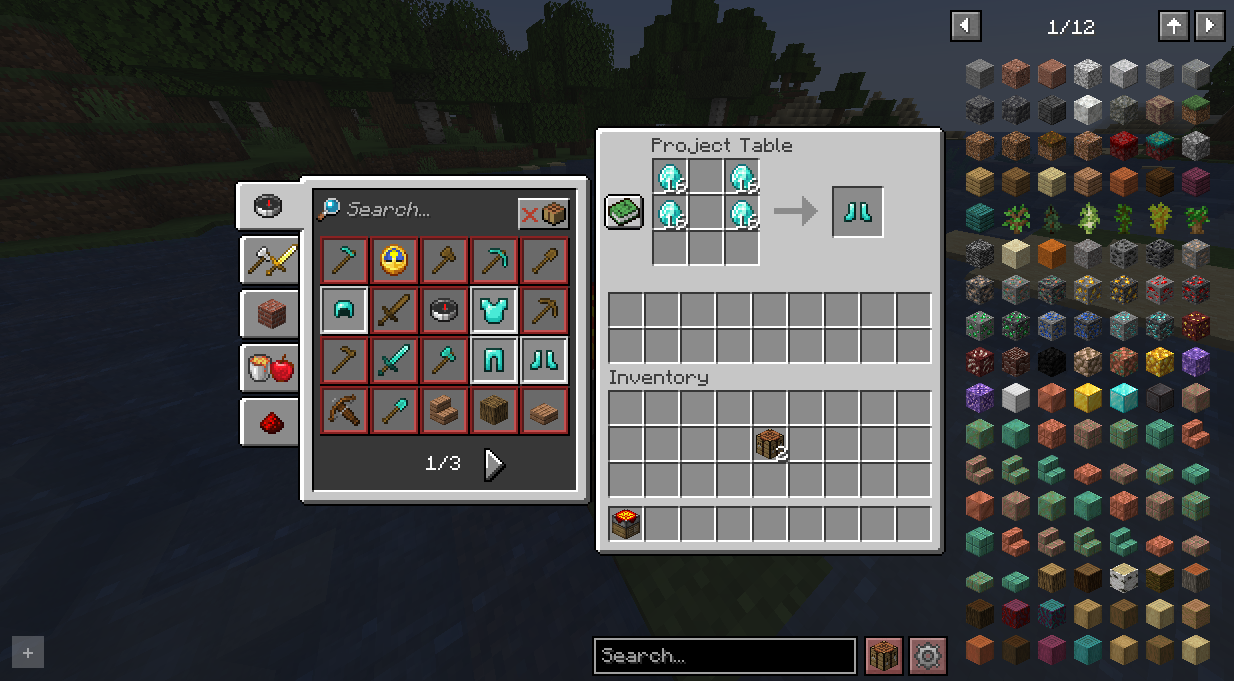
Task: Pick up the crafting table stack in inventory
Action: 769,443
